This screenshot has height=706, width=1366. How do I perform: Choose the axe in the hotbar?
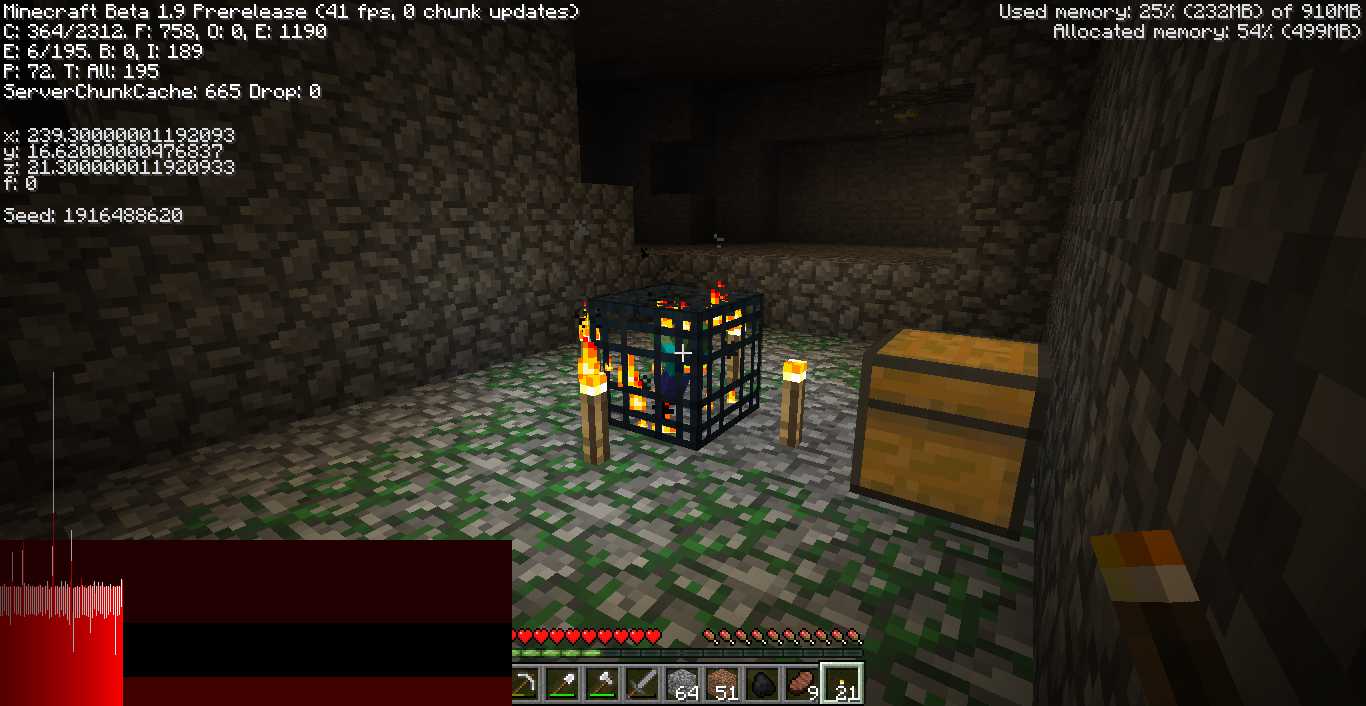pyautogui.click(x=603, y=685)
